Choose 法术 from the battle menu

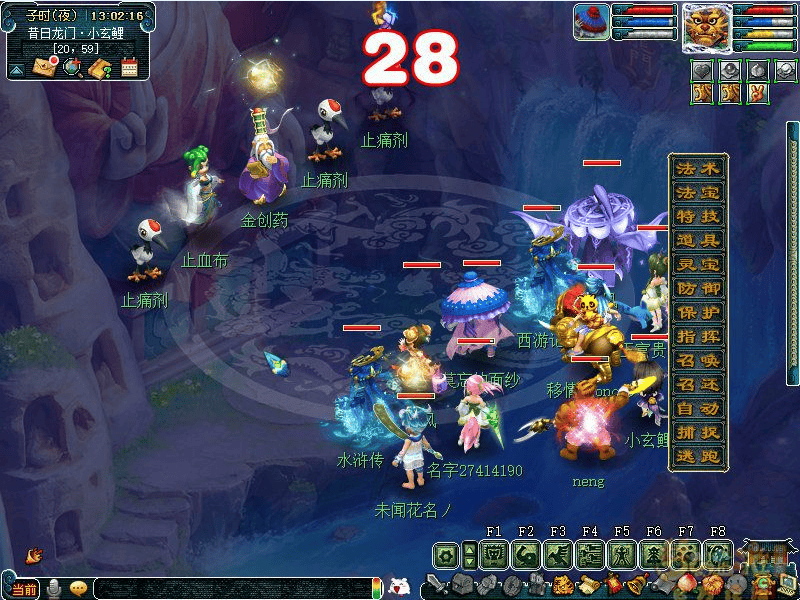coord(698,168)
